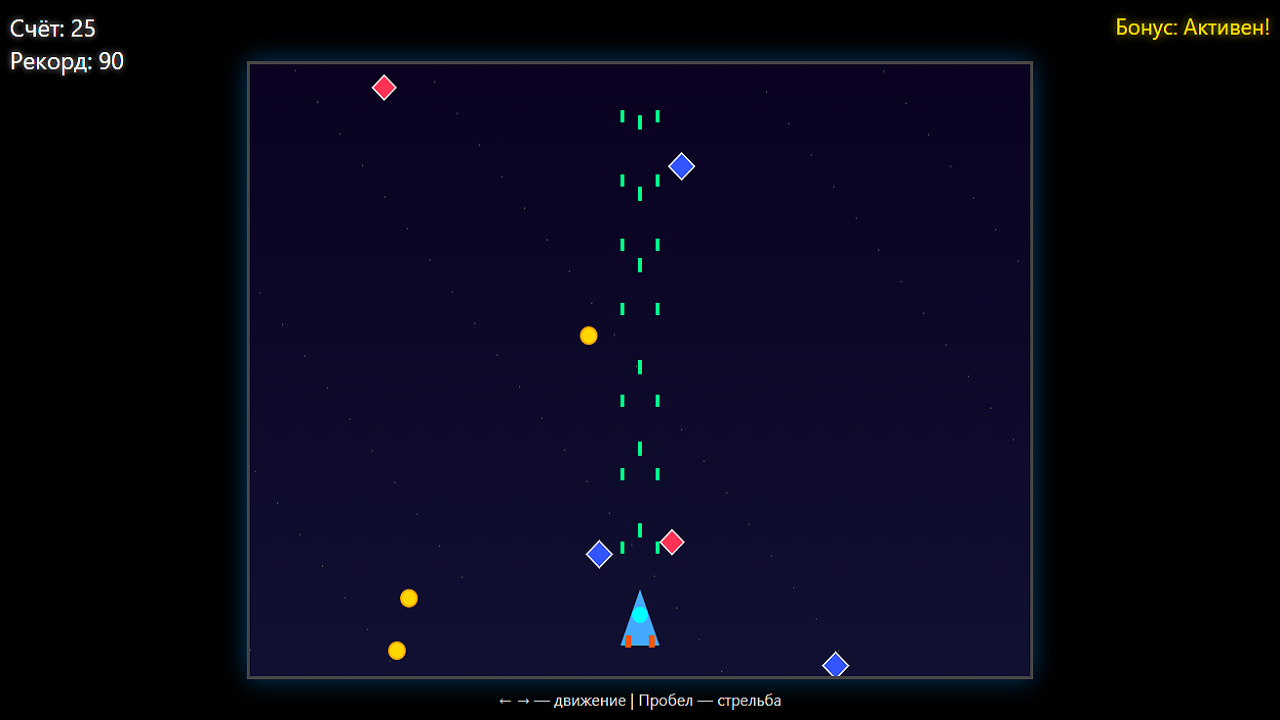
Task: Click the yellow coin in the middle
Action: (x=588, y=335)
